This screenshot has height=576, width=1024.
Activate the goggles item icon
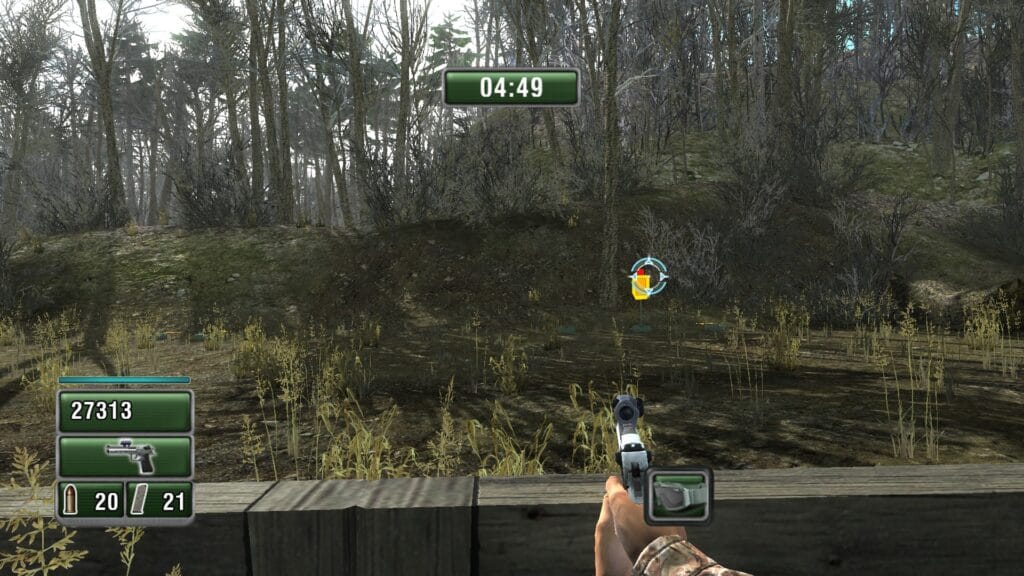pos(678,495)
